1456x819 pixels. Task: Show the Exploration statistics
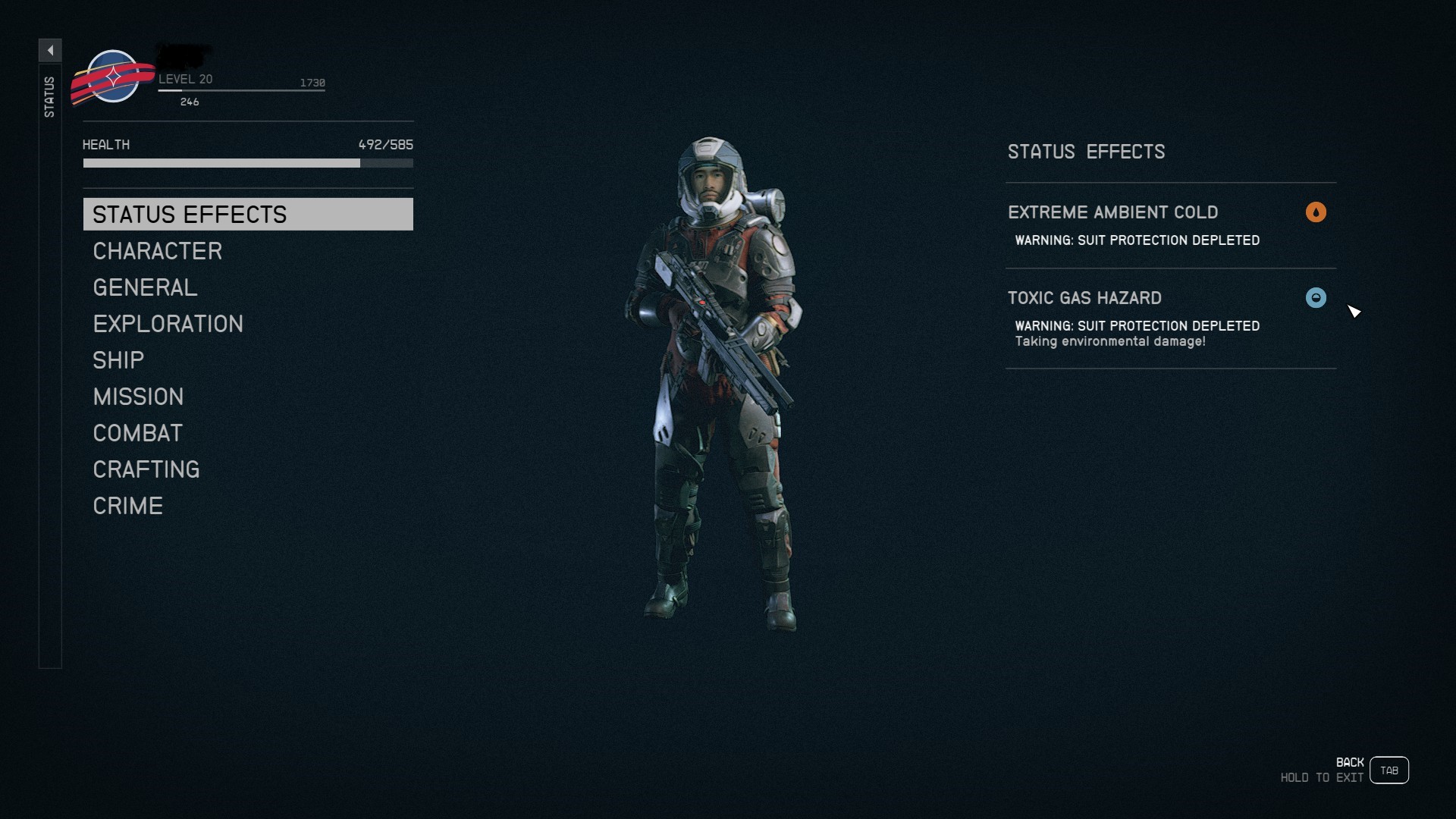click(168, 324)
